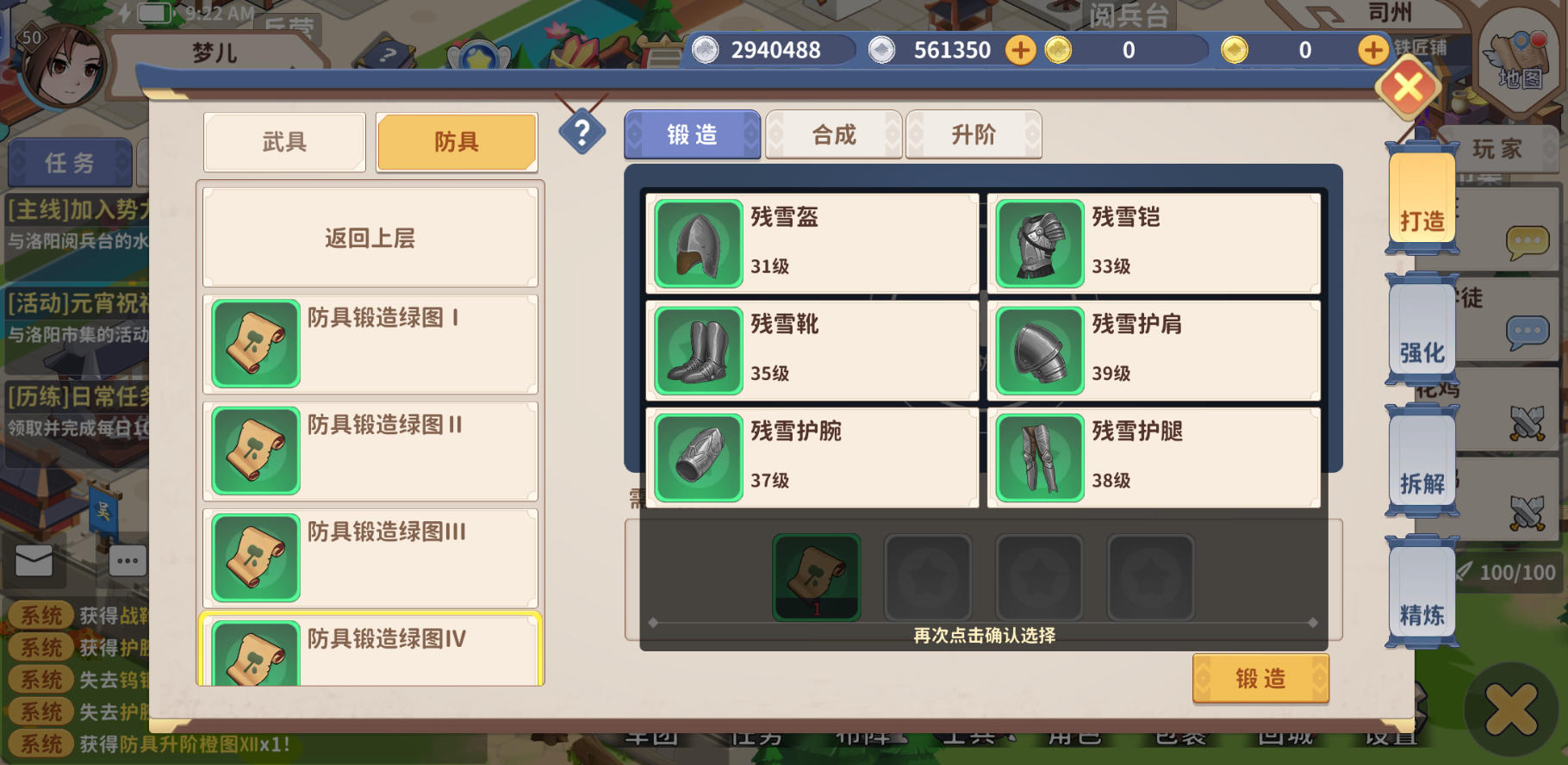Select the 残雪盔 helmet recipe
The height and width of the screenshot is (765, 1568).
pos(810,241)
